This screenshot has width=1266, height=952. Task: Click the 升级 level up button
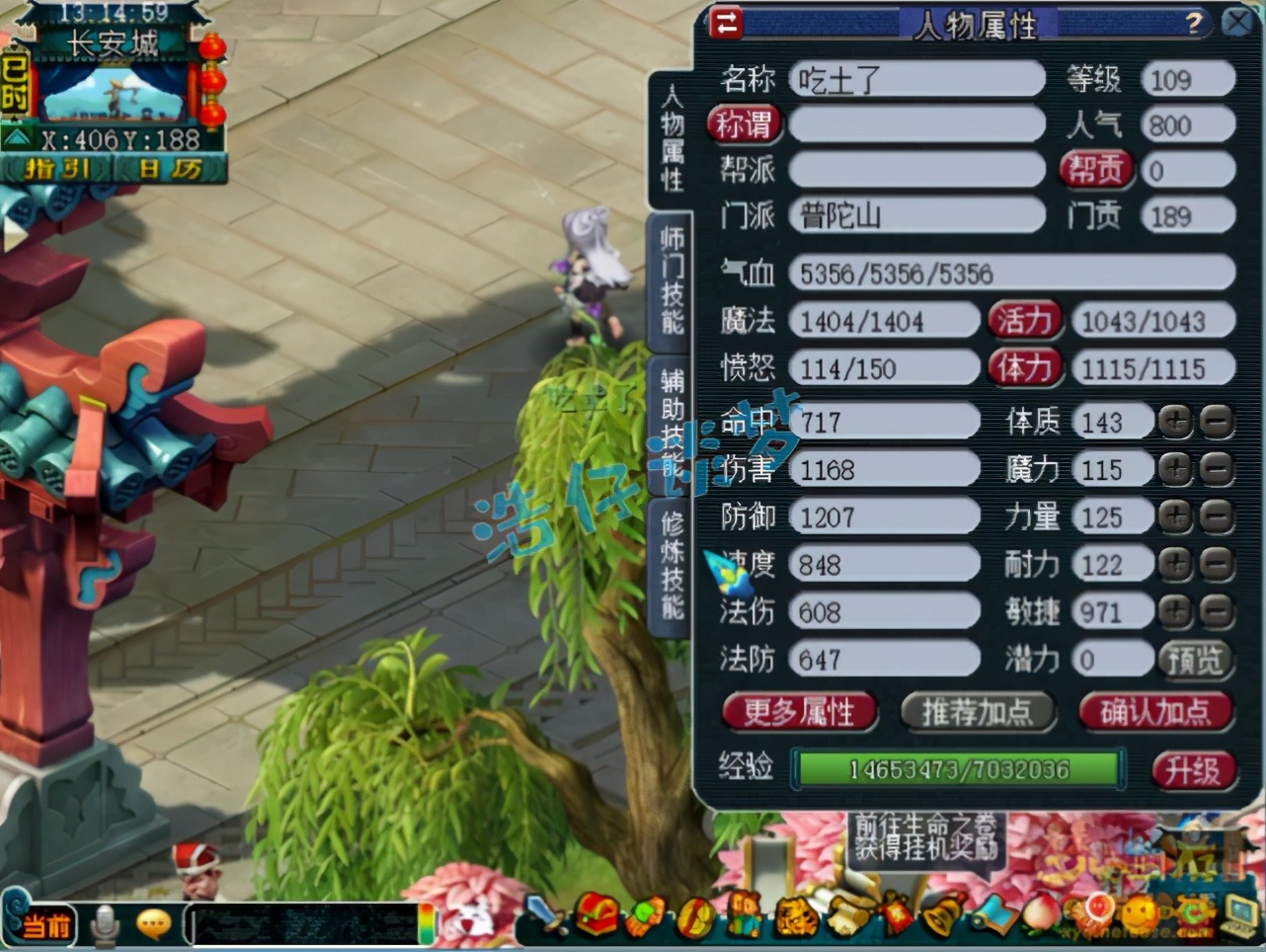pyautogui.click(x=1193, y=770)
